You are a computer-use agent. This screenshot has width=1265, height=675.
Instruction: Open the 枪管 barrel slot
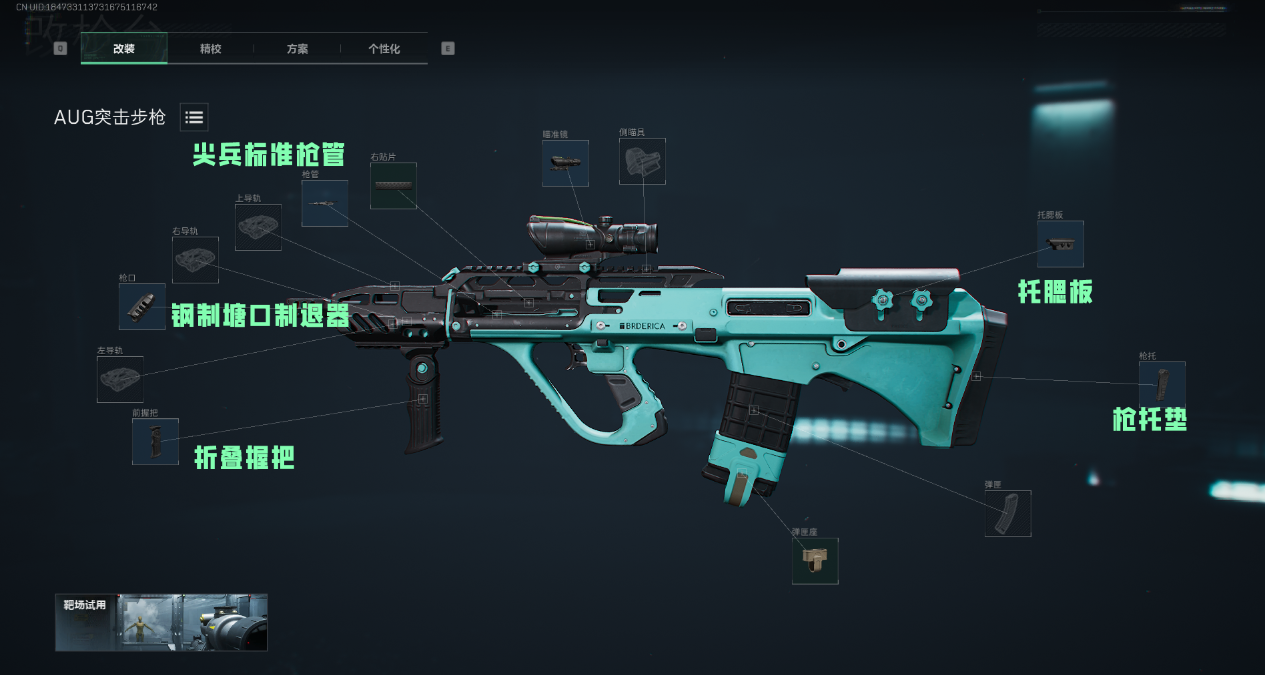[325, 203]
